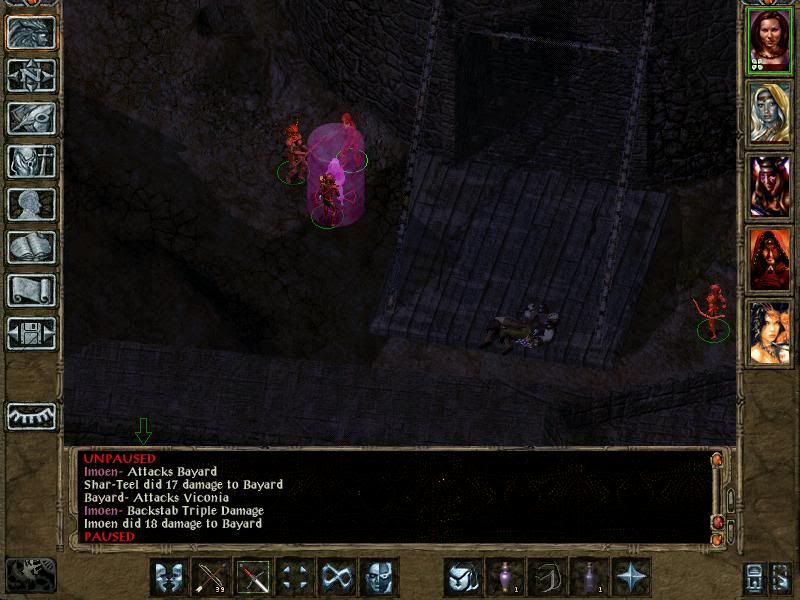Click the rest party closed-eye button
Viewport: 800px width, 600px height.
(31, 415)
